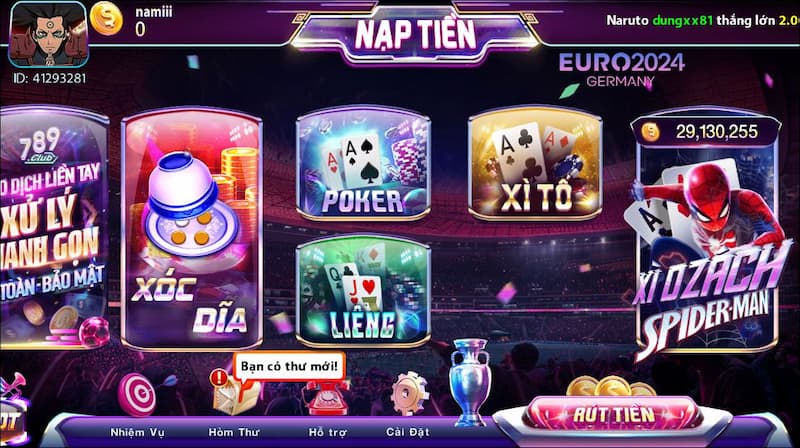The height and width of the screenshot is (448, 800).
Task: Open the Nhiệm Vụ missions target icon
Action: pos(136,395)
